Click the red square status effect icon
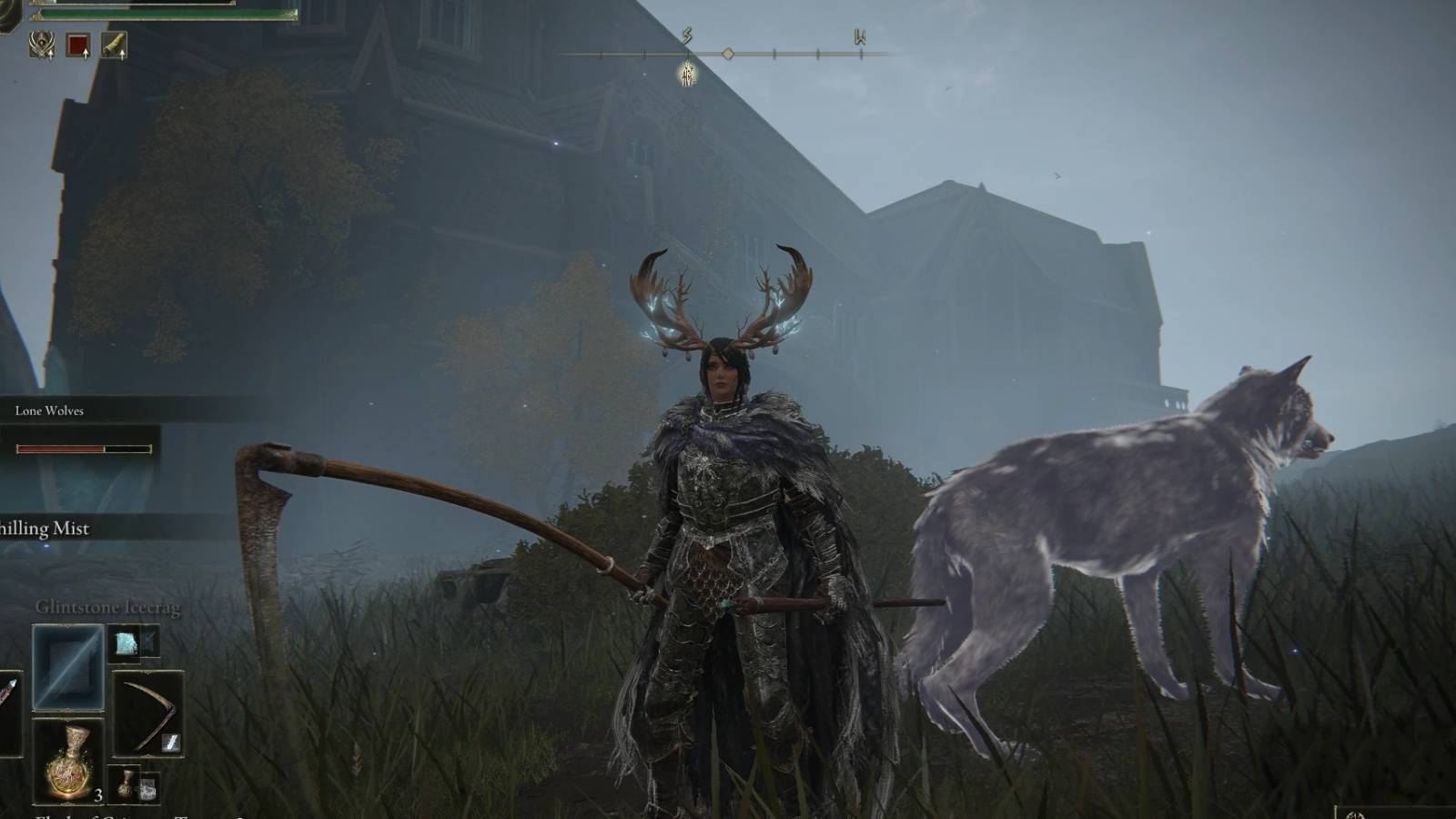 77,45
